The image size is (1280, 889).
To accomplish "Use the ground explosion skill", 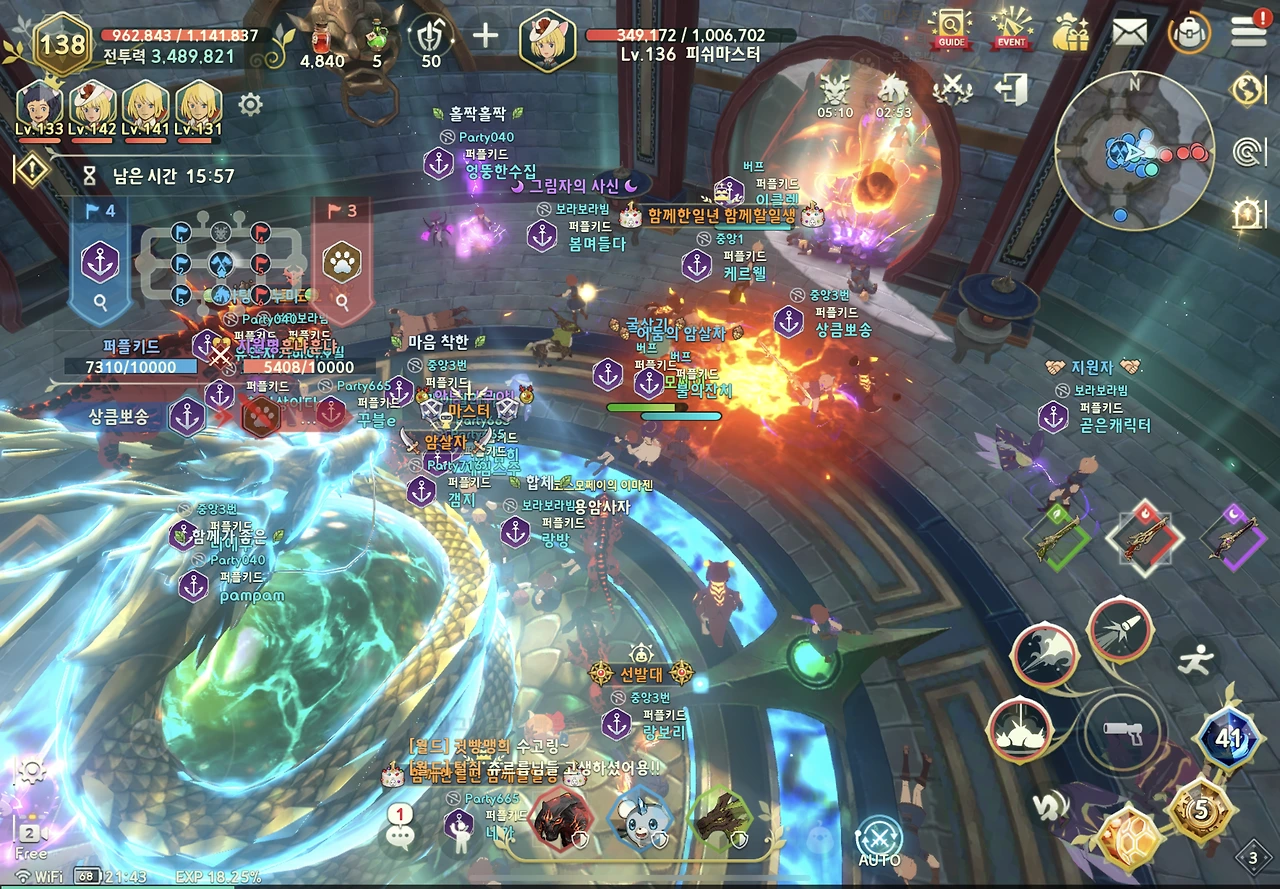I will tap(1019, 729).
